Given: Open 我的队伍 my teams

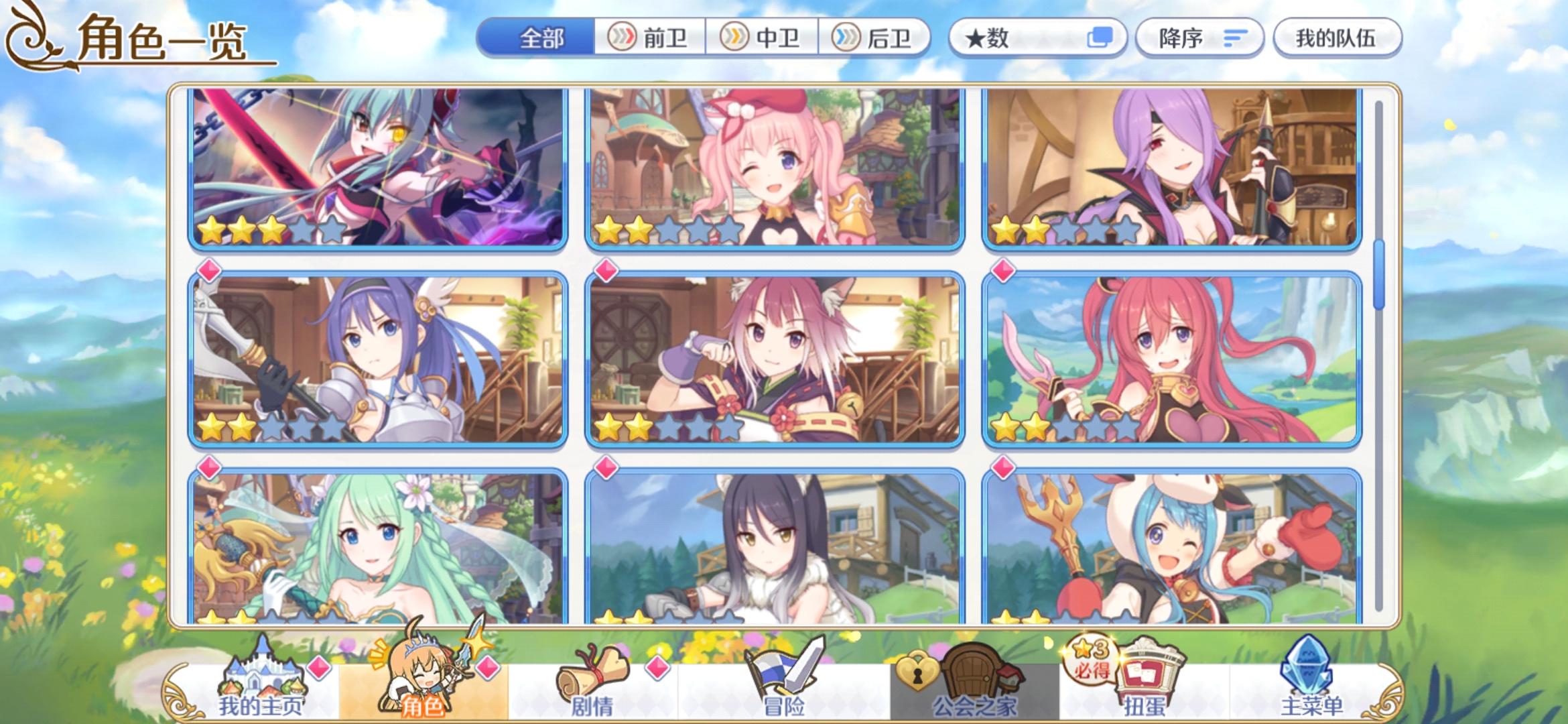Looking at the screenshot, I should tap(1335, 38).
